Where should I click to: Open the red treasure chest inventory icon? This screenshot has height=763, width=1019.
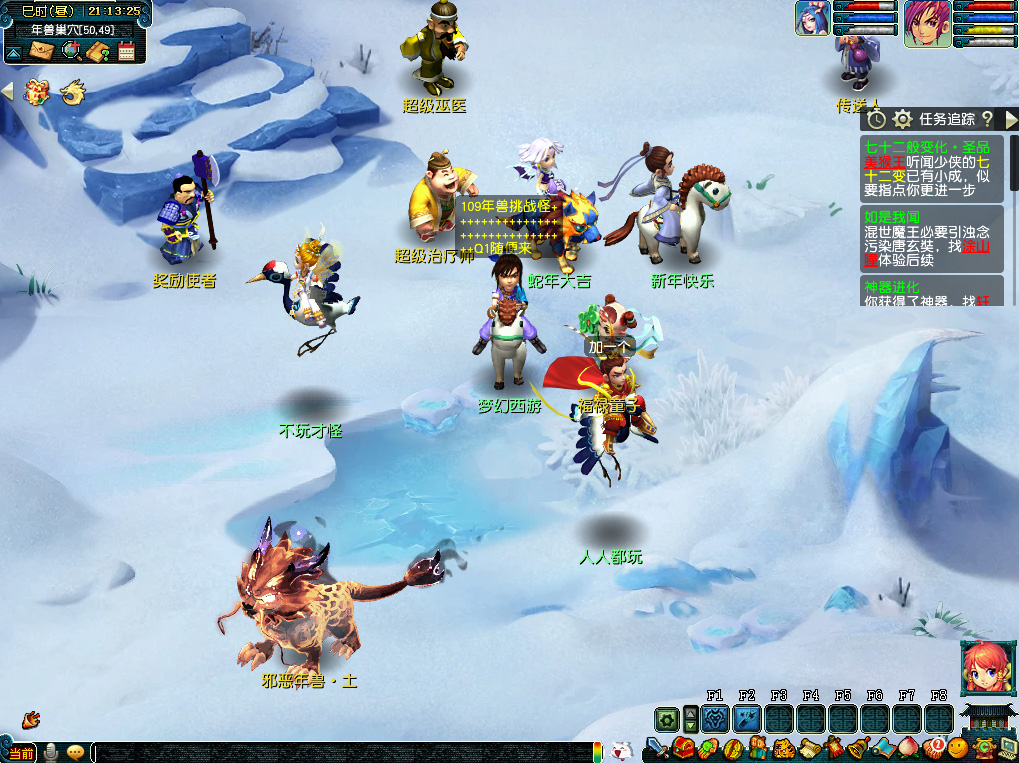[683, 747]
